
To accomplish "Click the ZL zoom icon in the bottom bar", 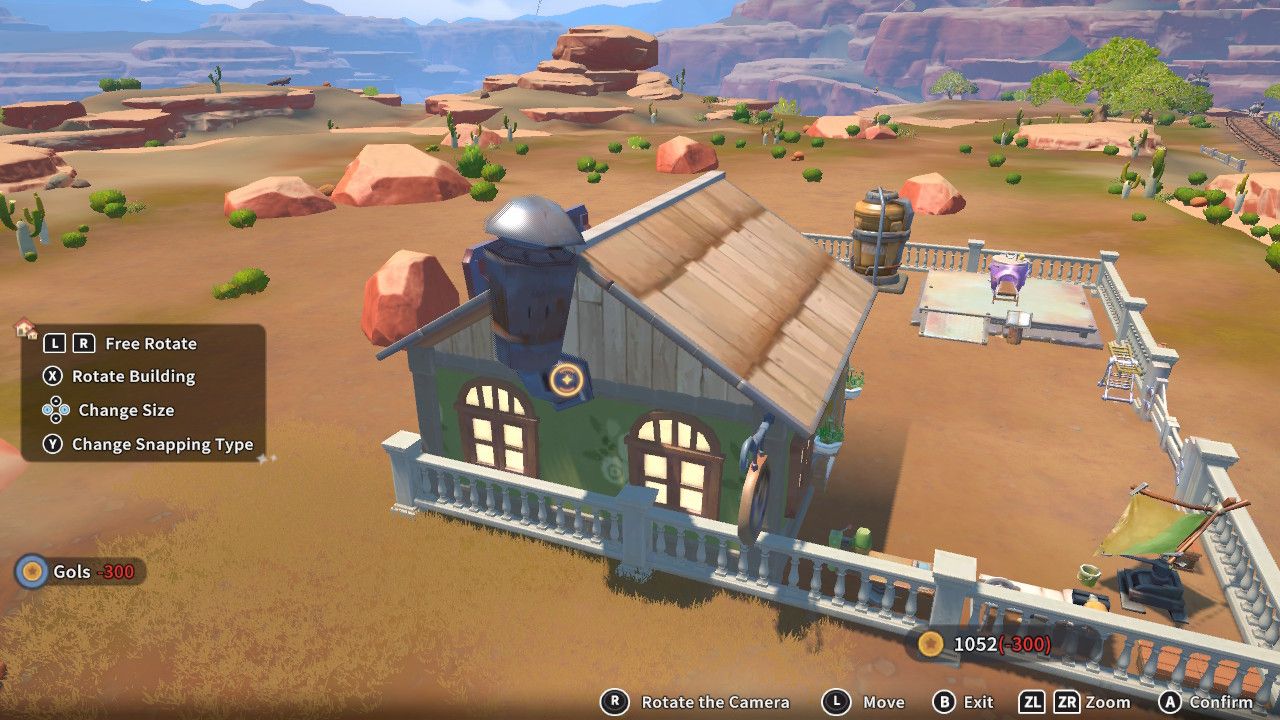I will tap(1032, 700).
